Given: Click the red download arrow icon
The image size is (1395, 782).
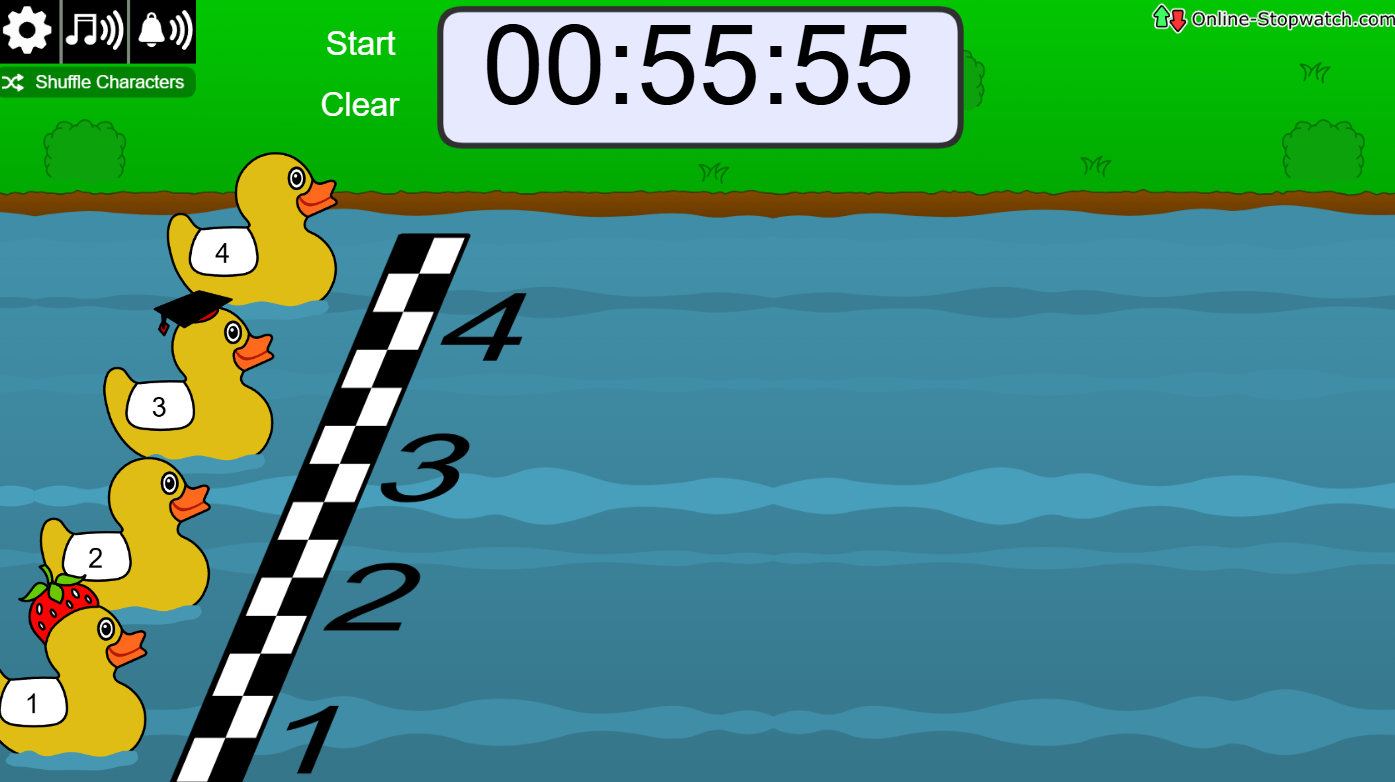Looking at the screenshot, I should [1177, 19].
